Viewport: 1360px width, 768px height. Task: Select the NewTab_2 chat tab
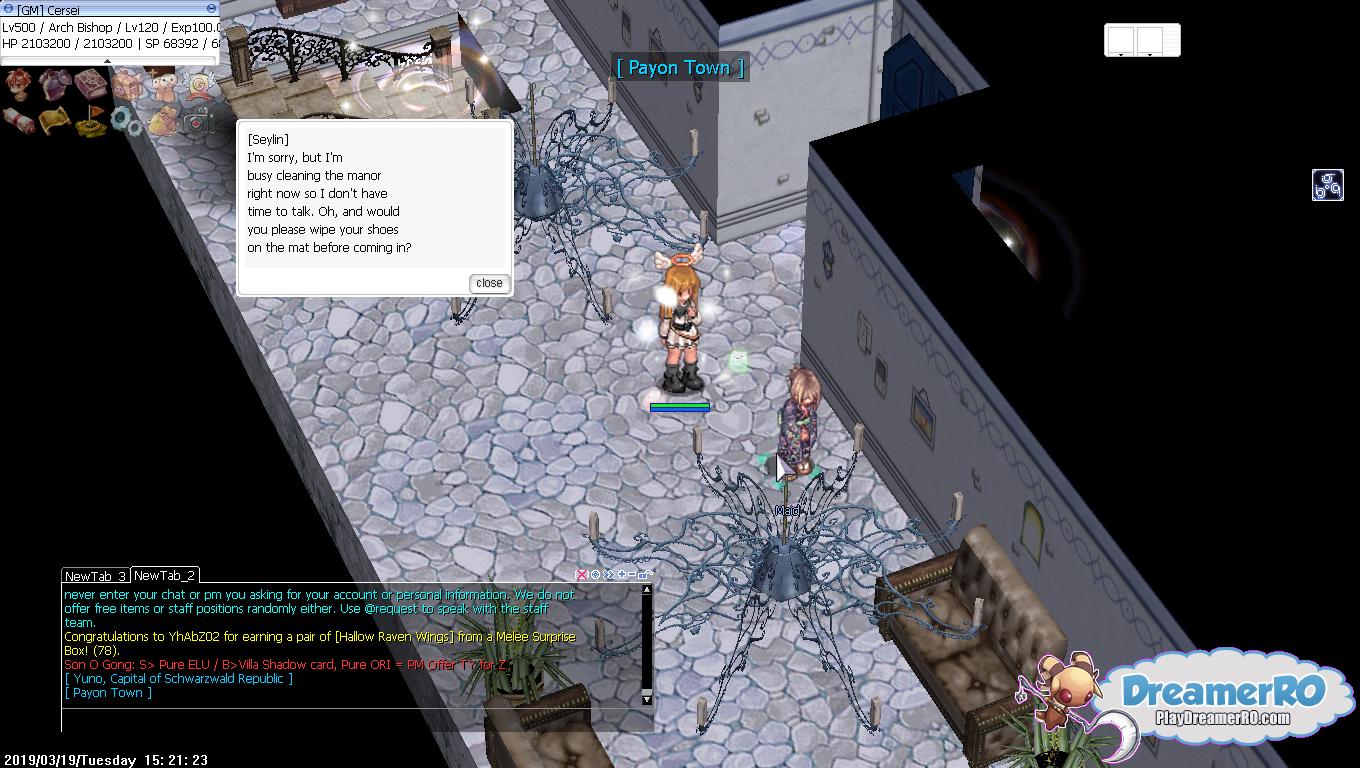(164, 575)
